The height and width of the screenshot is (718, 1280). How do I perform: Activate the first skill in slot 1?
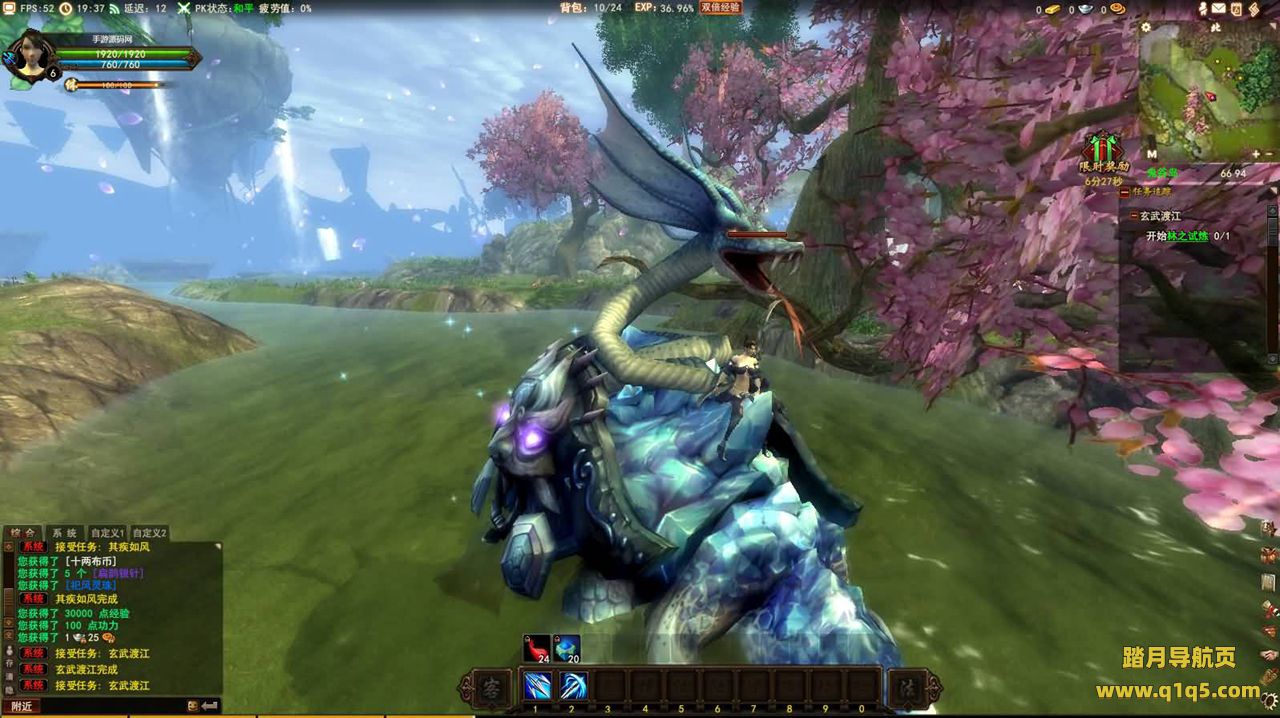pos(537,686)
